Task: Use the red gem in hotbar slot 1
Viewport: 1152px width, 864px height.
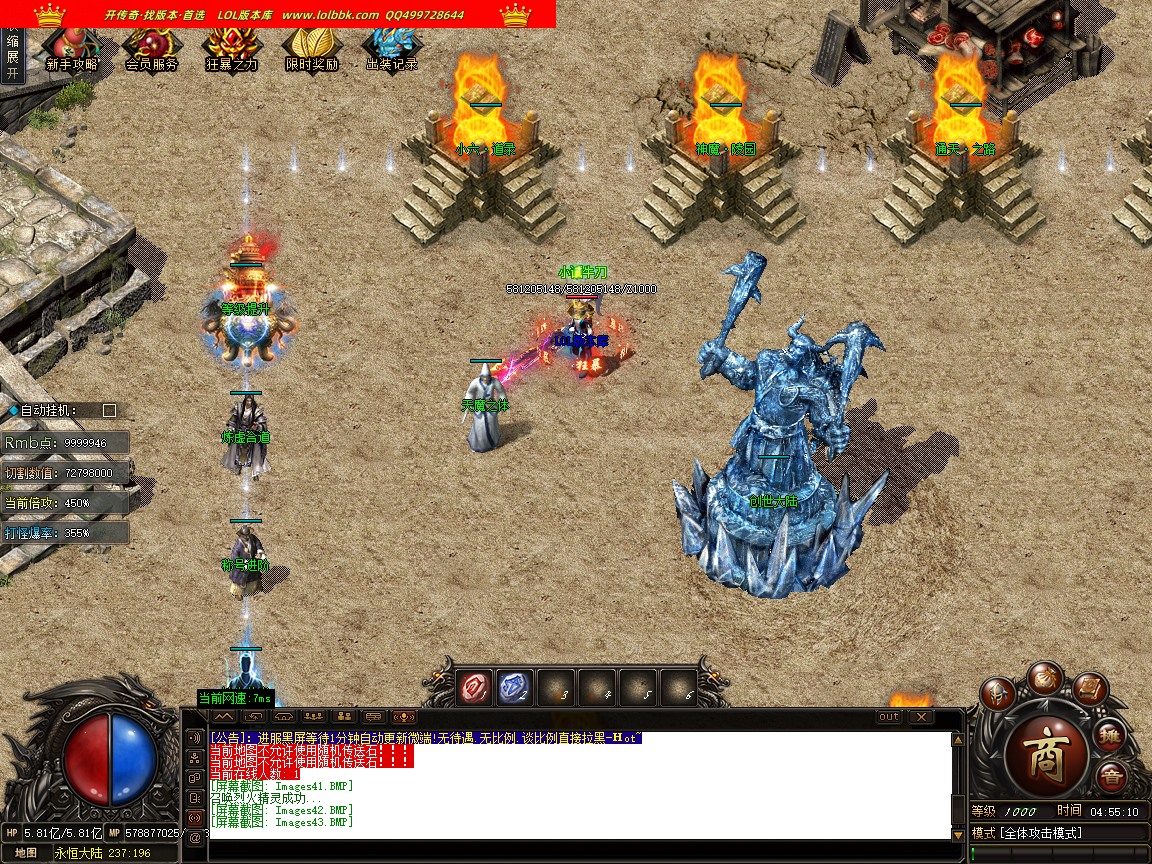Action: [x=474, y=688]
